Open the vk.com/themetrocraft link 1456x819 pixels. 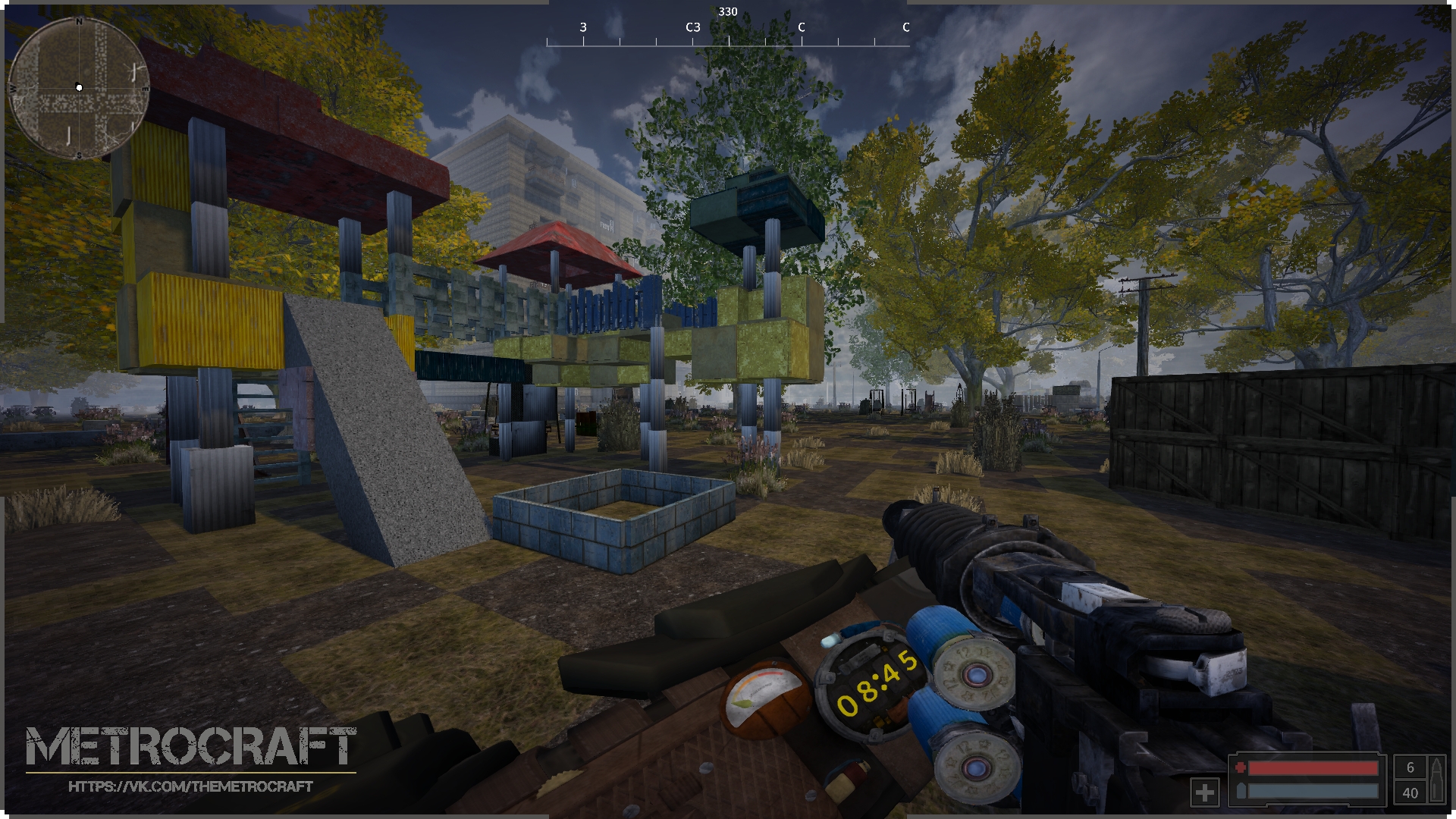coord(190,787)
